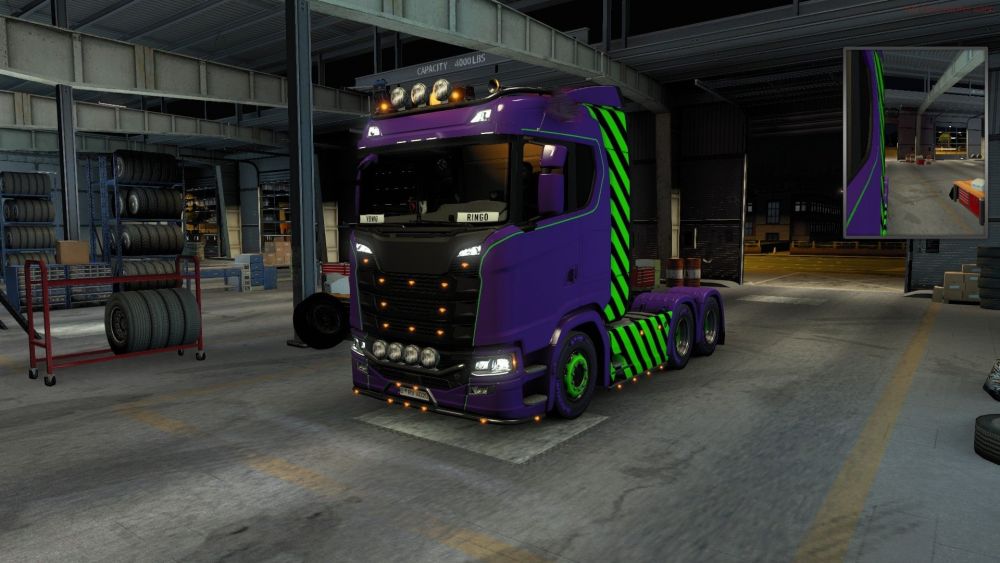Click the rear-view mirror overlay
Viewport: 1000px width, 563px height.
(914, 142)
